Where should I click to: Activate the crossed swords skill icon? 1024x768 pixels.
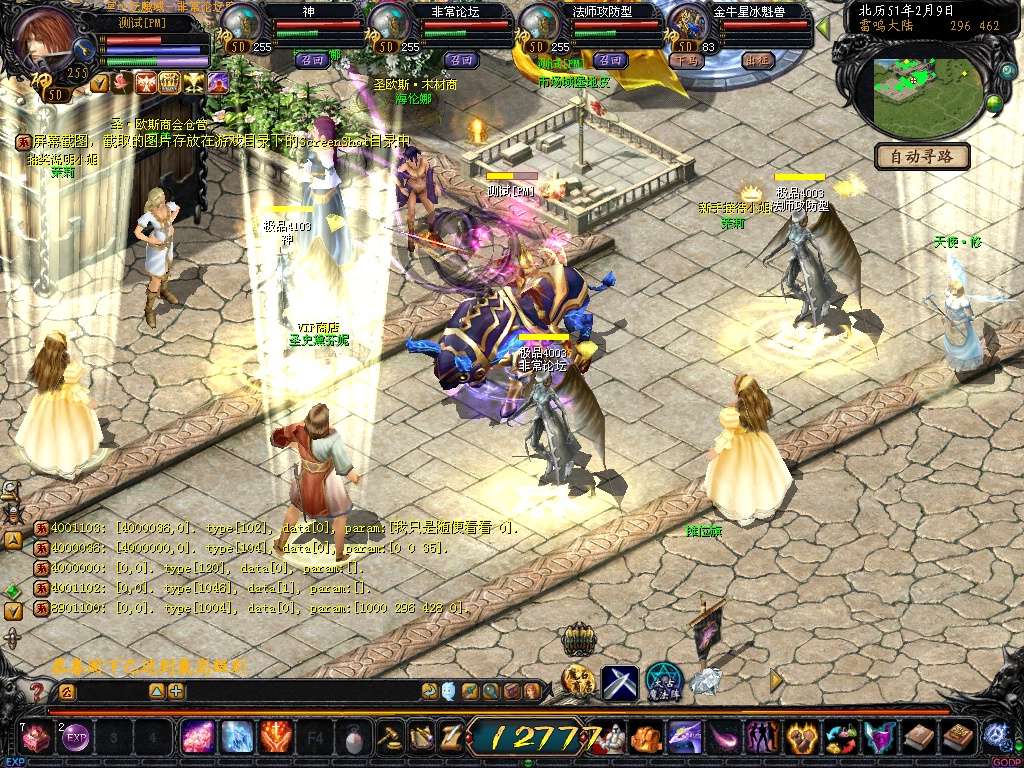tap(619, 682)
